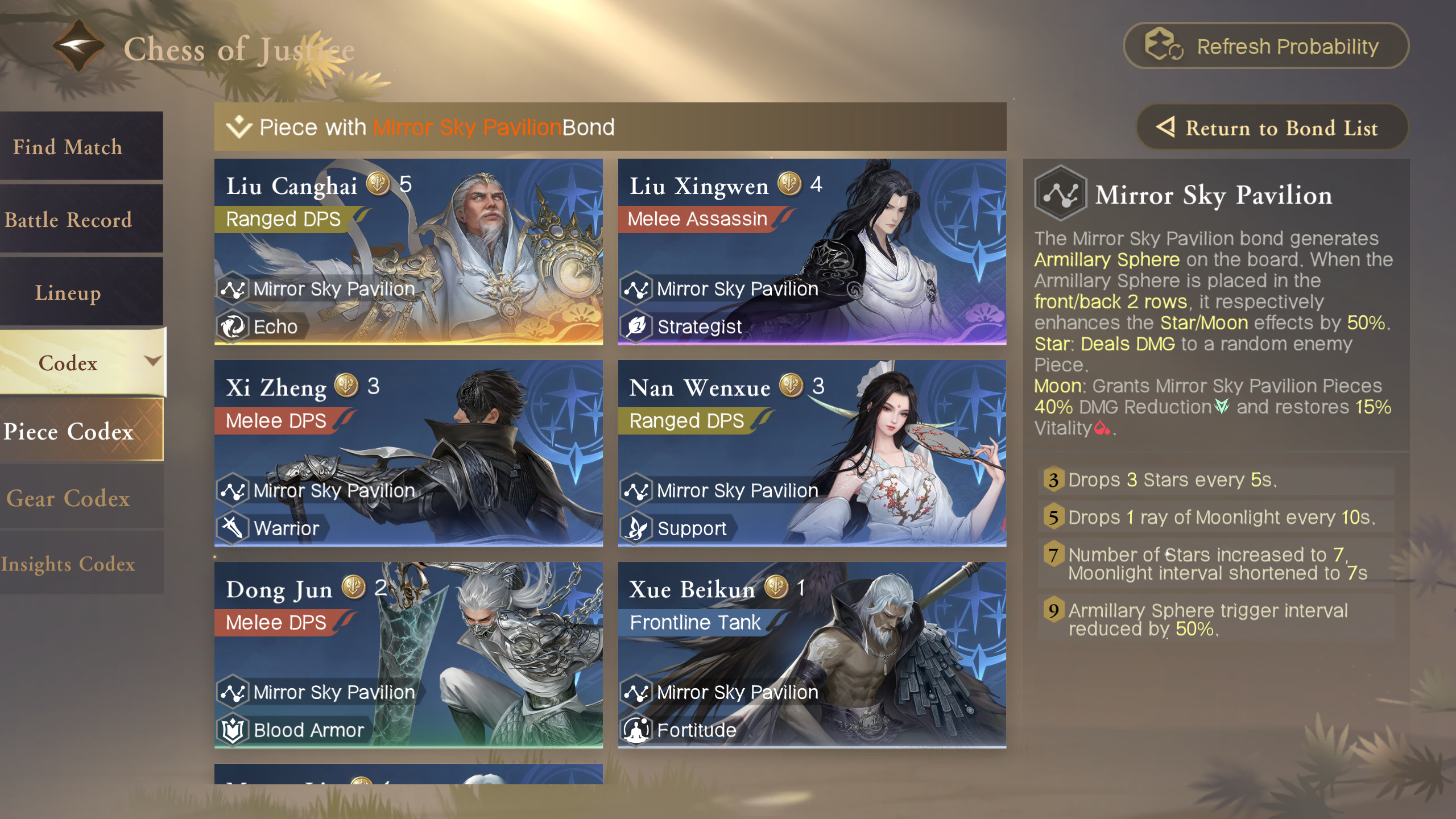Click the Strategist bond on Liu Xingwen

coord(684,327)
